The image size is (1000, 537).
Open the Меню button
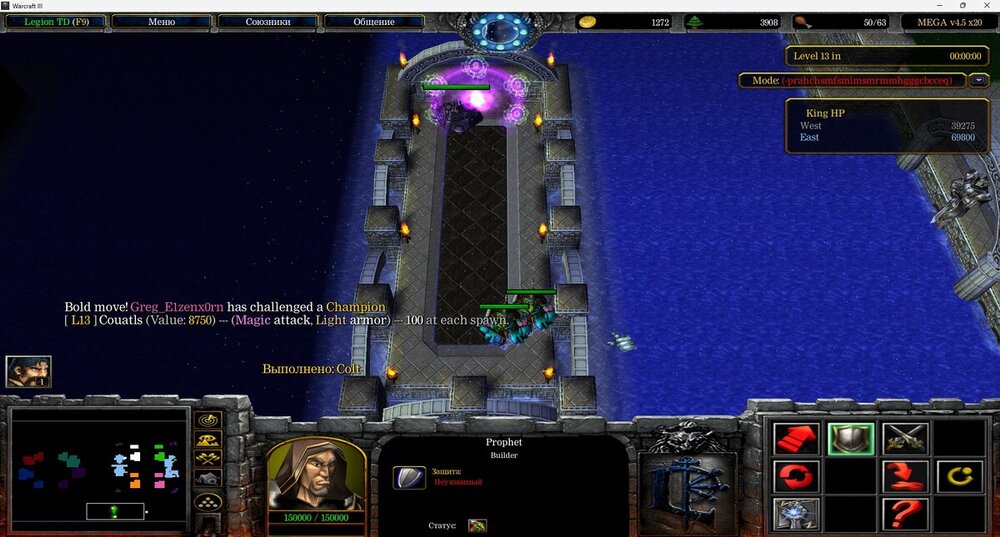pyautogui.click(x=161, y=21)
